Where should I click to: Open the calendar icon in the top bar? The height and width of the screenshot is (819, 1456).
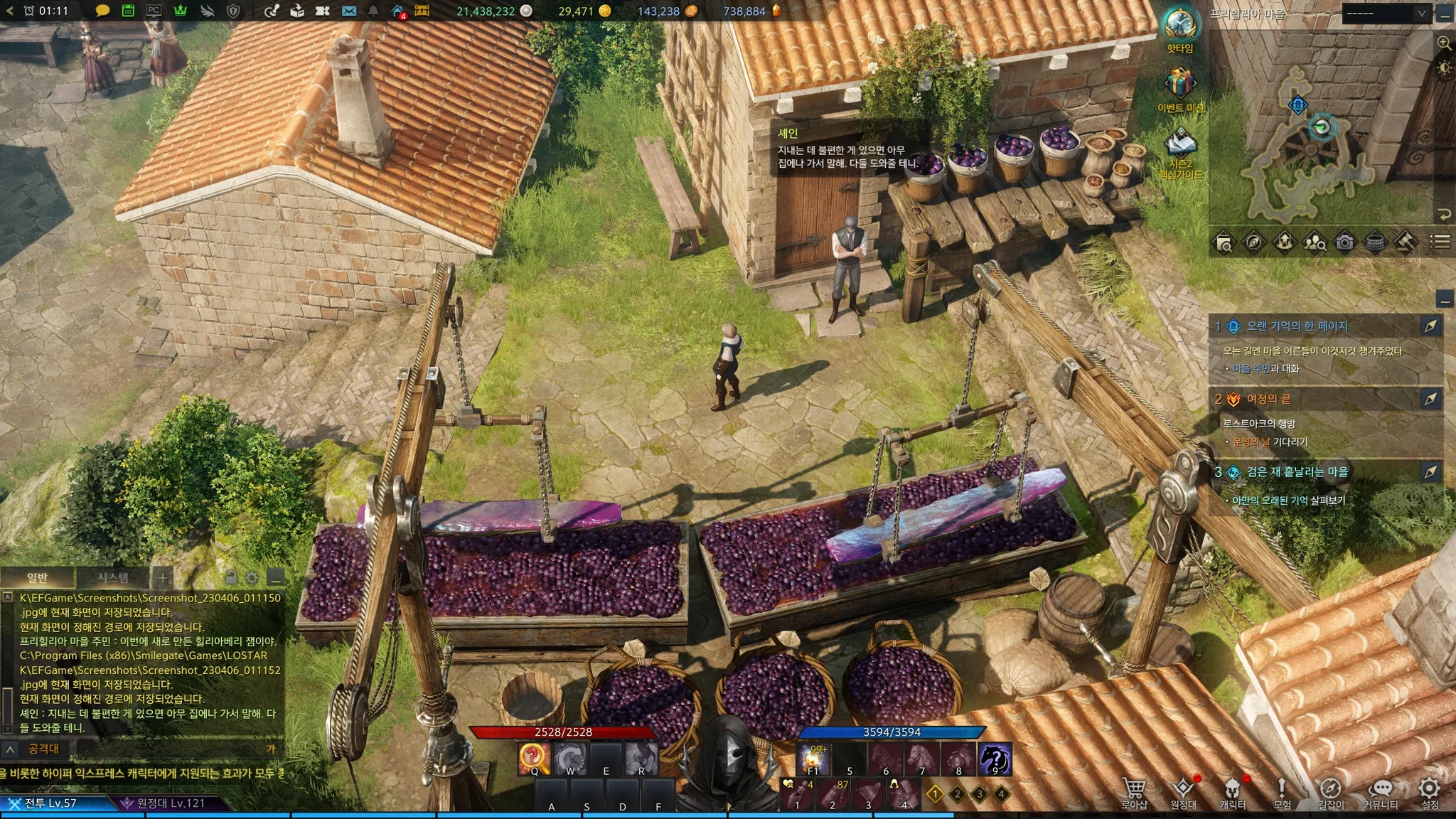tap(128, 11)
